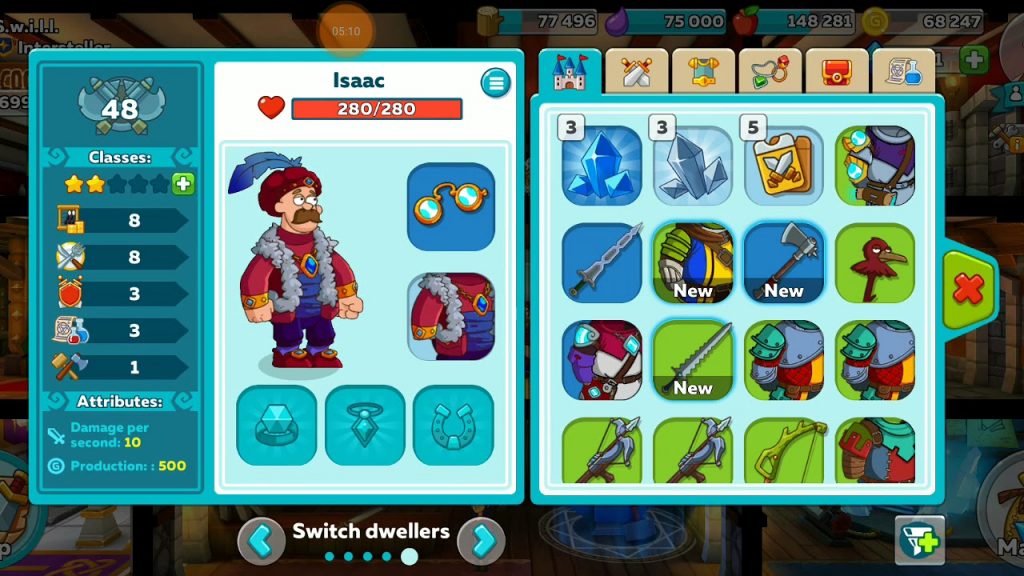Open the castle inventory tab
Image resolution: width=1024 pixels, height=576 pixels.
click(x=570, y=71)
